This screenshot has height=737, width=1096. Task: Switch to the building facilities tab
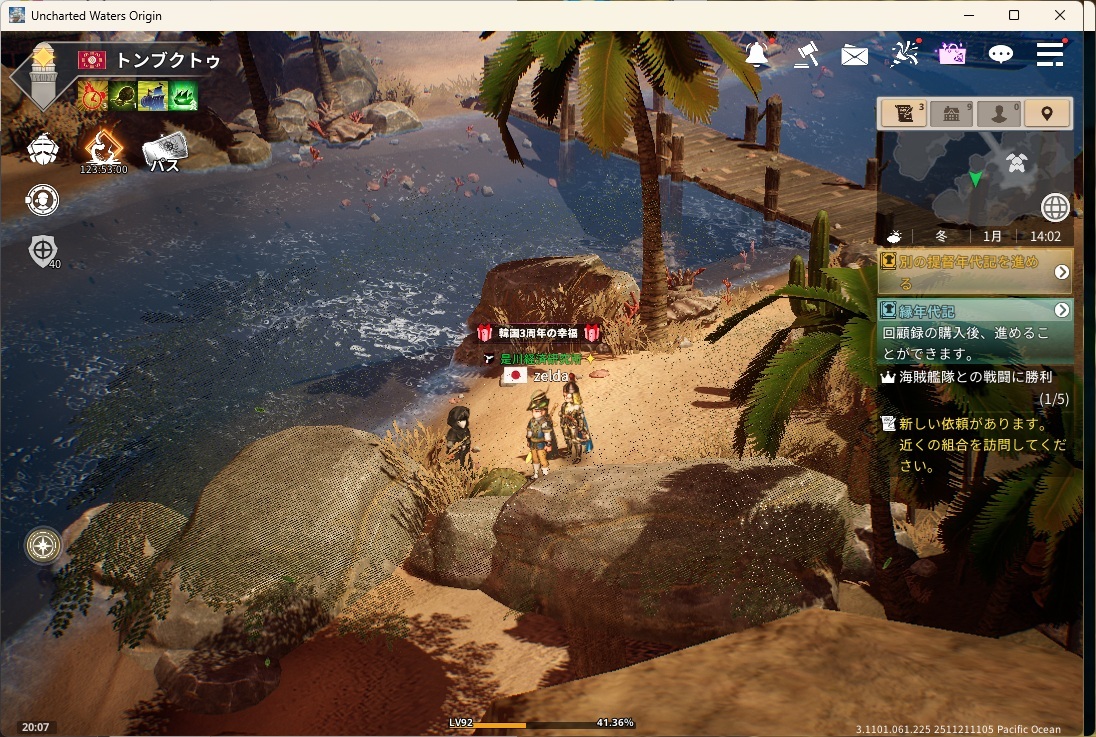coord(951,114)
